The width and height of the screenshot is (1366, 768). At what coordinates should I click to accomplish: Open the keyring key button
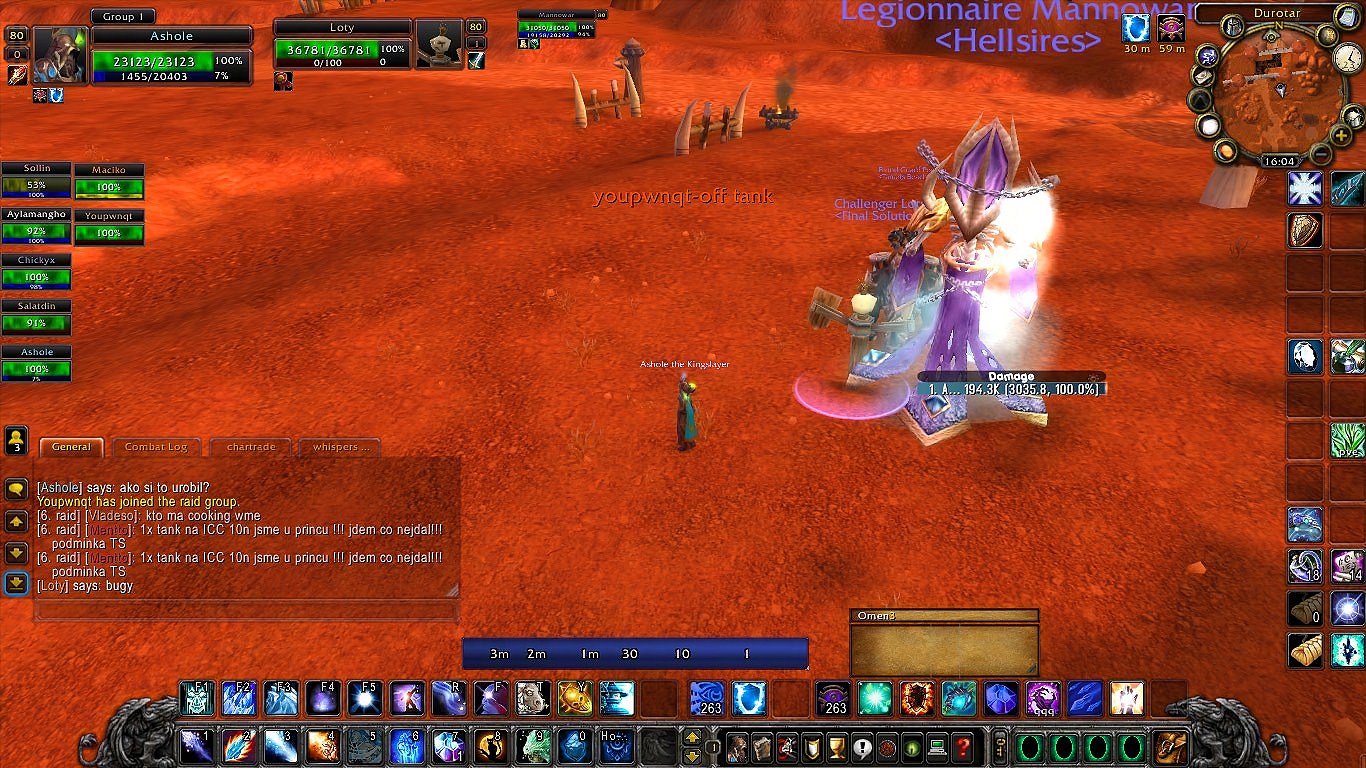pos(998,746)
